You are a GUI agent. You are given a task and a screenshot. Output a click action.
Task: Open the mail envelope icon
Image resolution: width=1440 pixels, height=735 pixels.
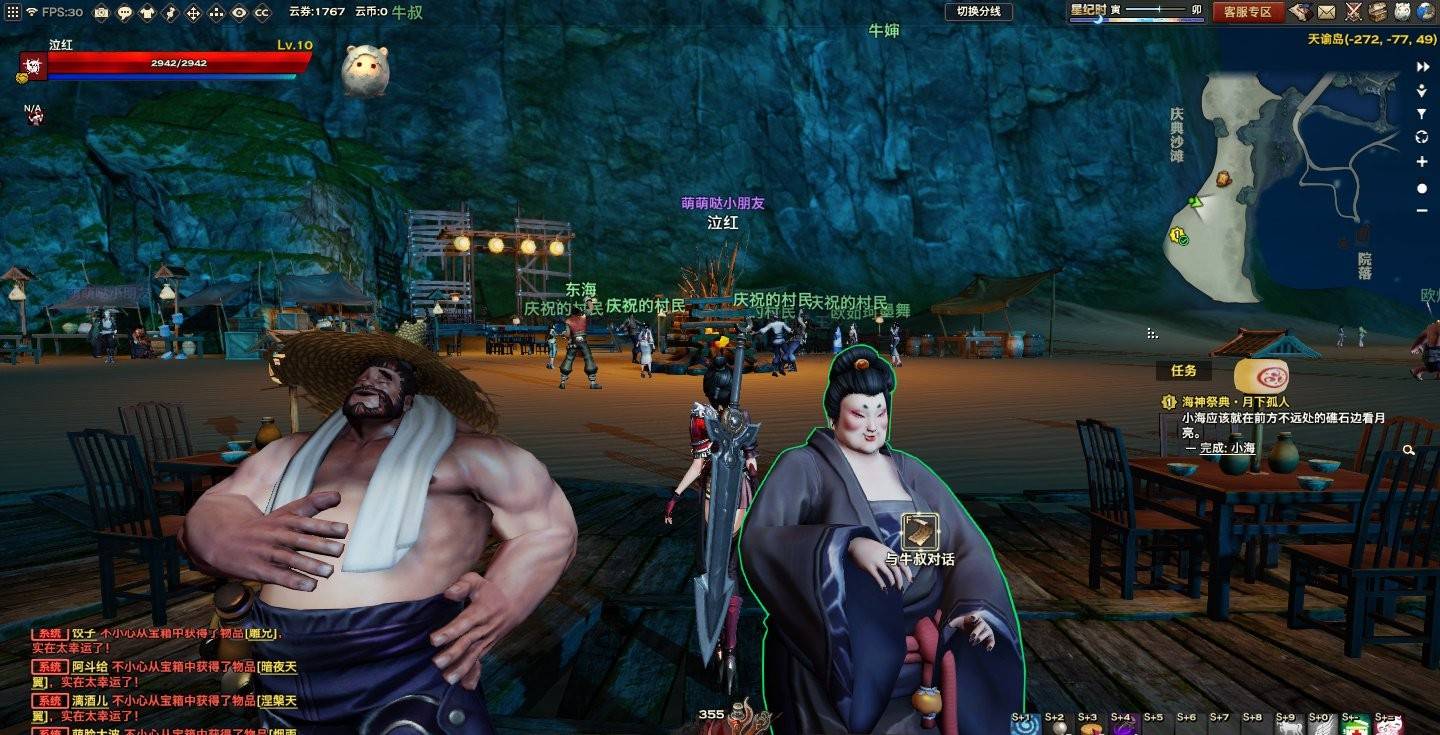[x=1326, y=12]
